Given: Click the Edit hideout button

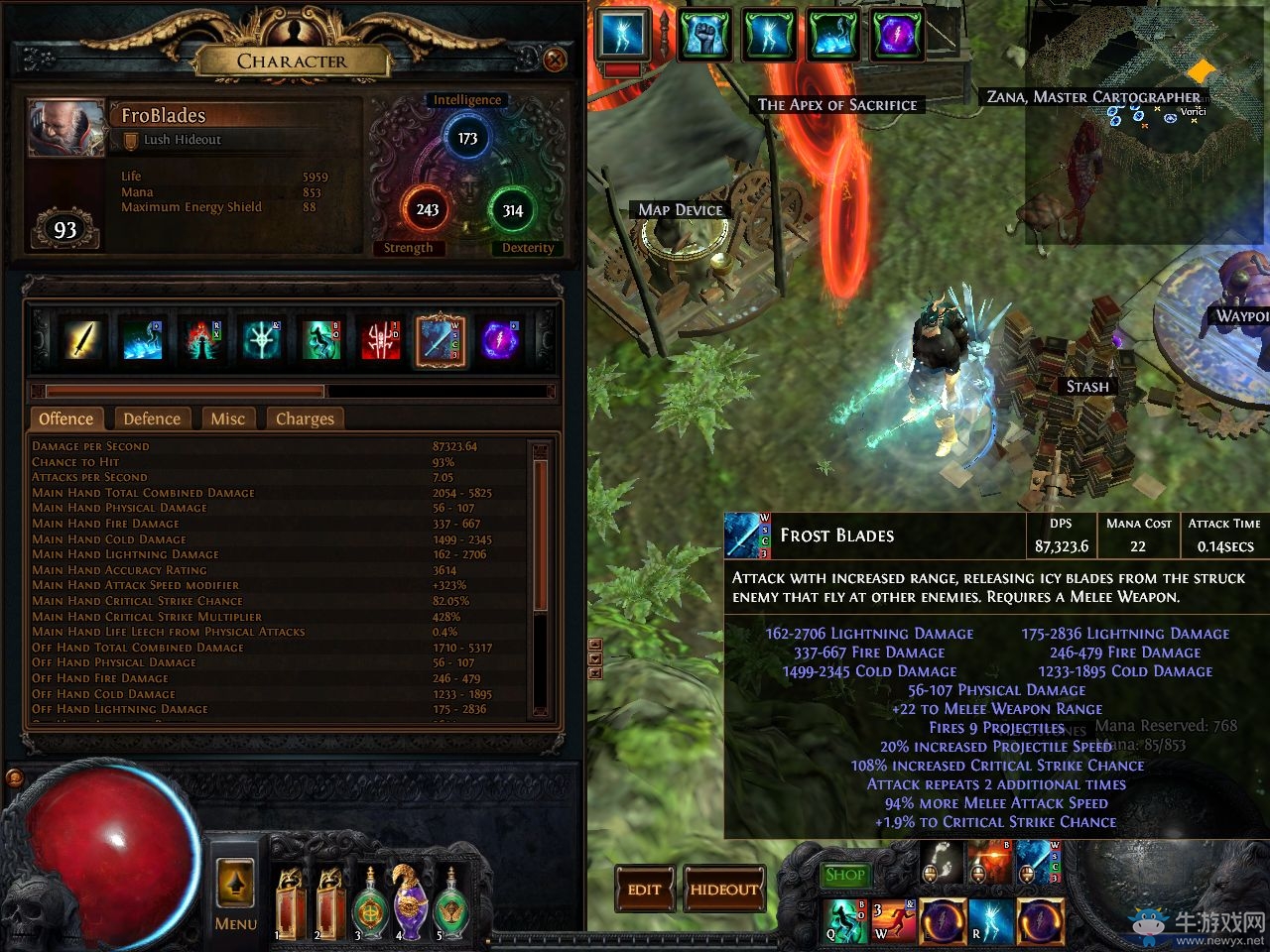Looking at the screenshot, I should click(x=644, y=890).
